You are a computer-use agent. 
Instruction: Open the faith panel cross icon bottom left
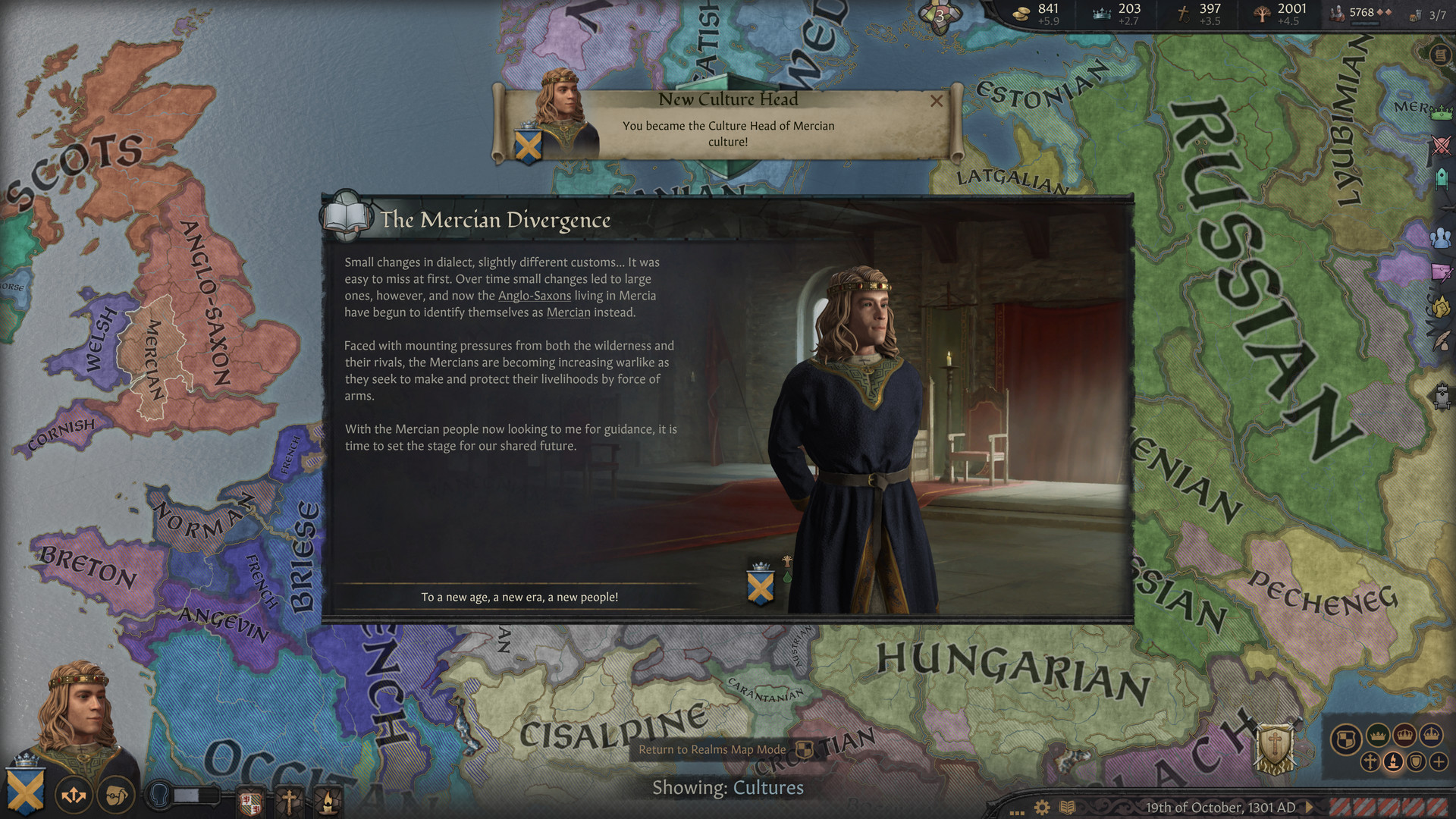tap(290, 800)
